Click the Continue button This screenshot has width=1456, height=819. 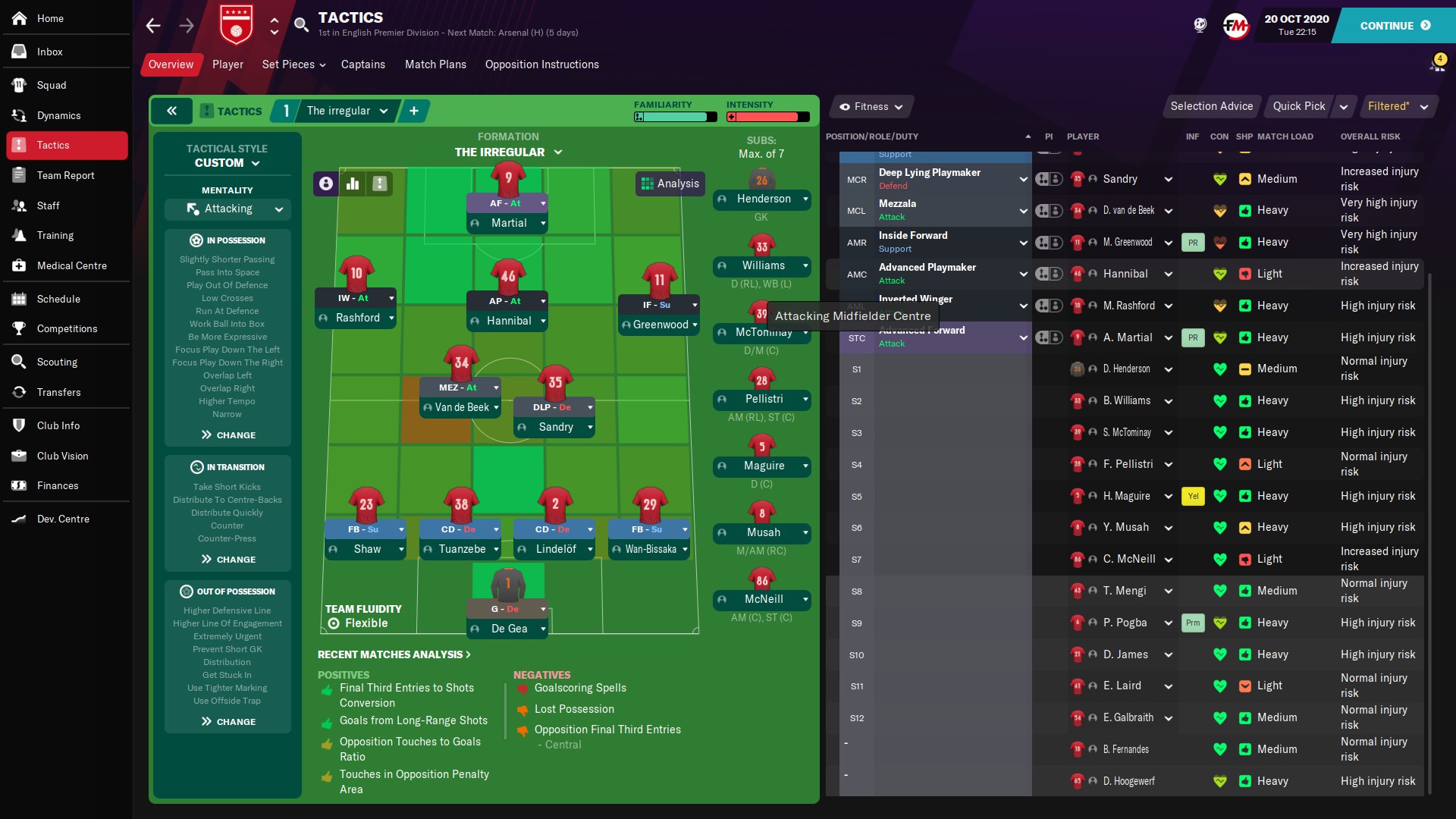tap(1395, 26)
